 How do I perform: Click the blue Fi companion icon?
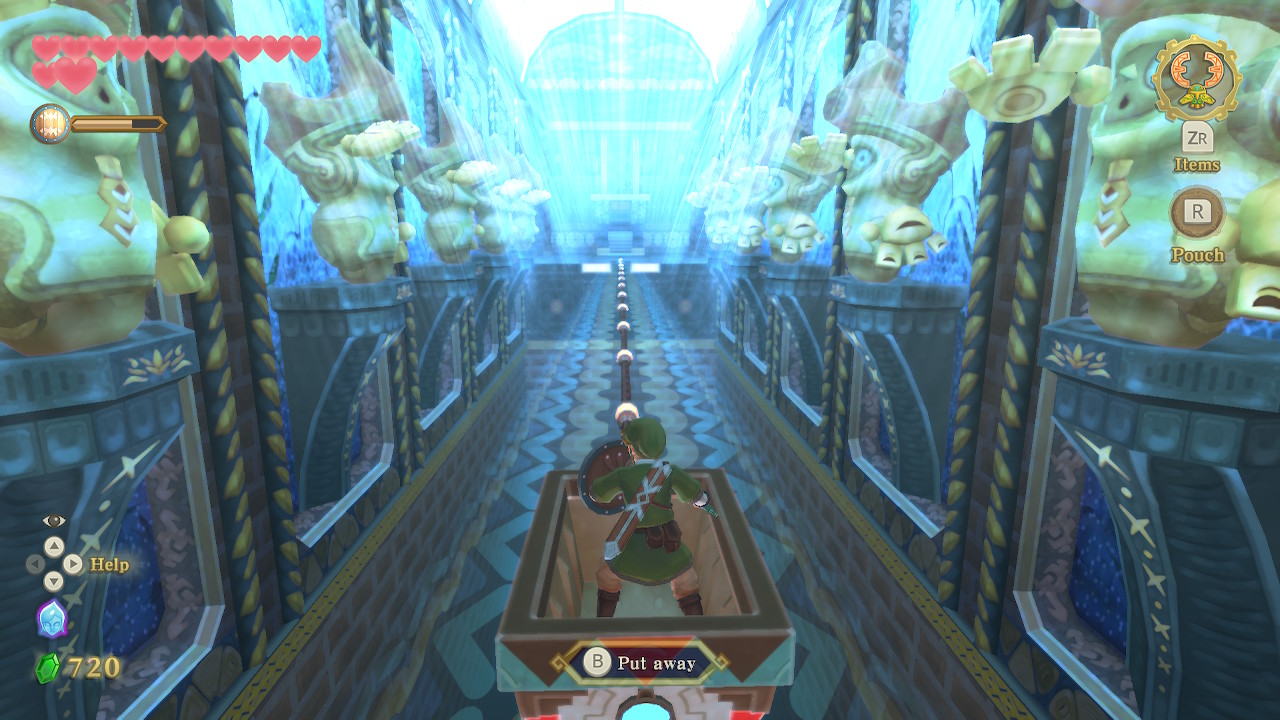tap(51, 618)
